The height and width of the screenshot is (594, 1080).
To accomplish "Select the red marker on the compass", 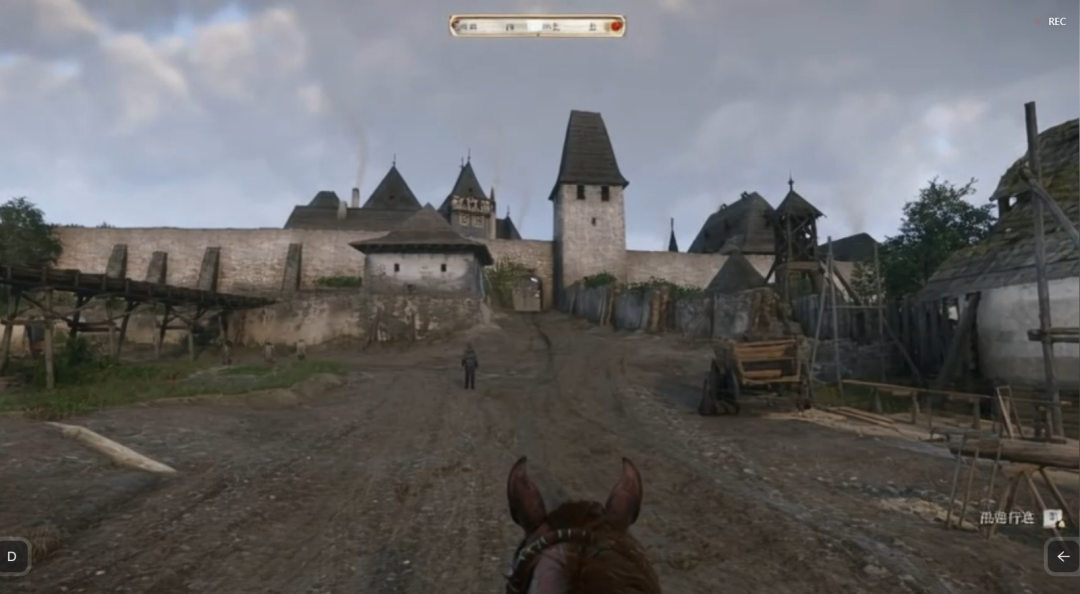I will (616, 26).
